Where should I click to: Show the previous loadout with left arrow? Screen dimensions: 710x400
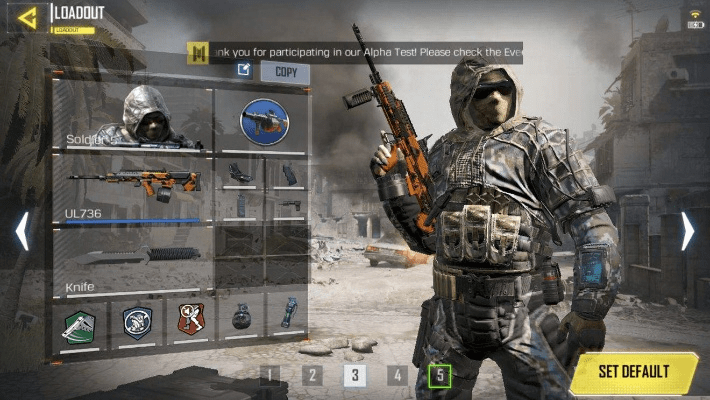[x=22, y=231]
